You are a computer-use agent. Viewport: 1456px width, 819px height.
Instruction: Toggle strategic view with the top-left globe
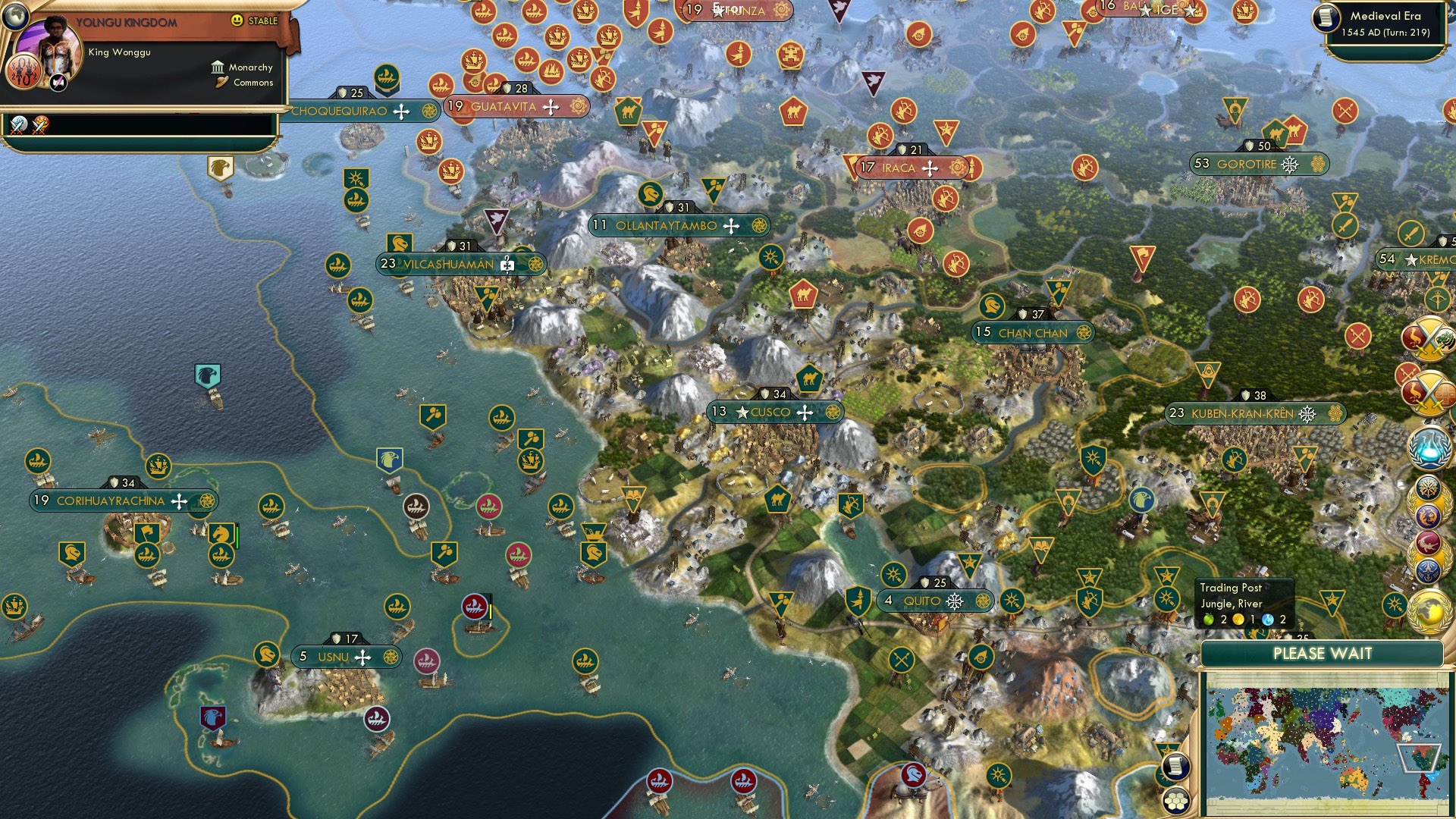(x=17, y=18)
